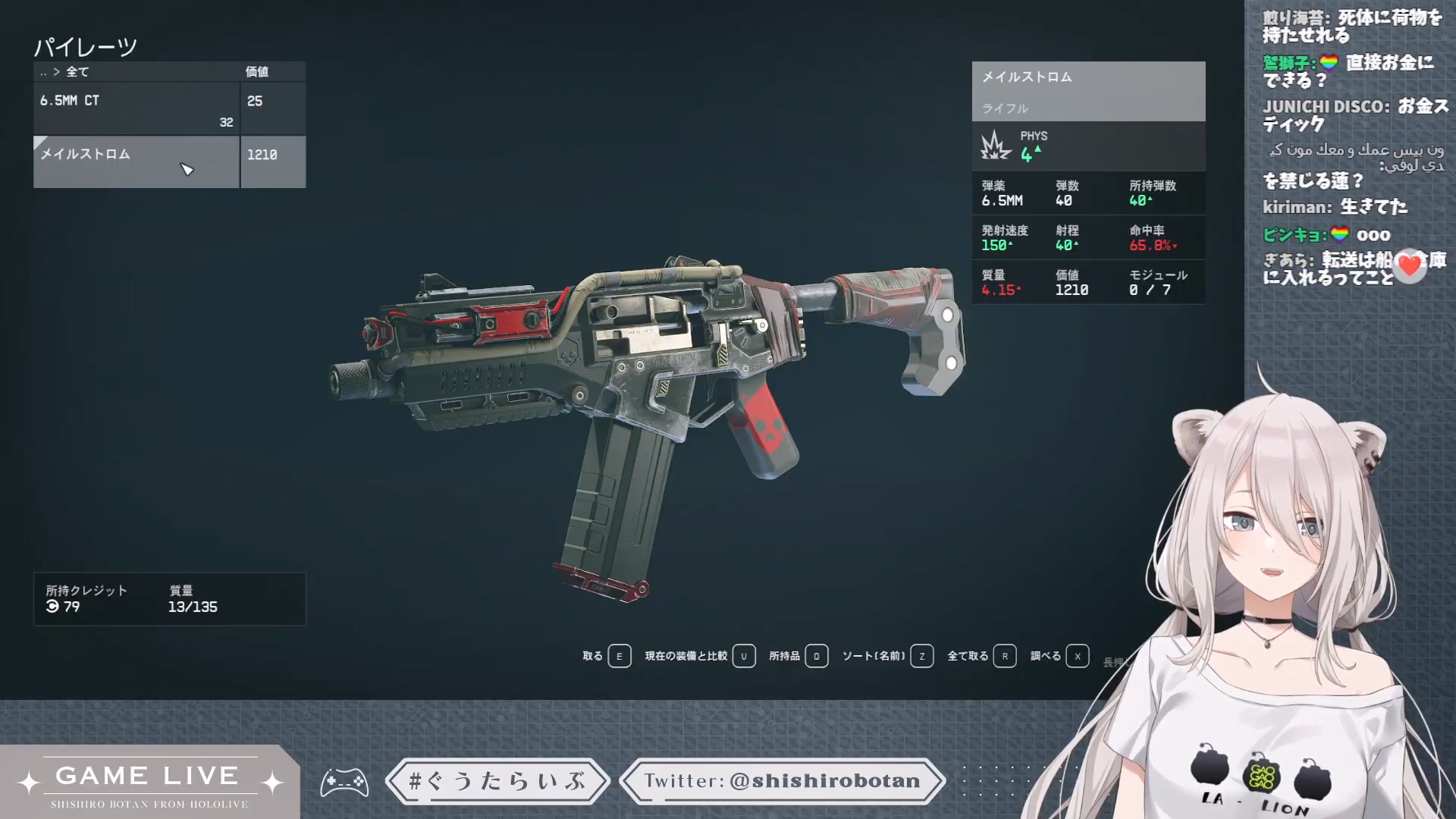Click the 価値 column header
The height and width of the screenshot is (819, 1456).
pos(257,72)
